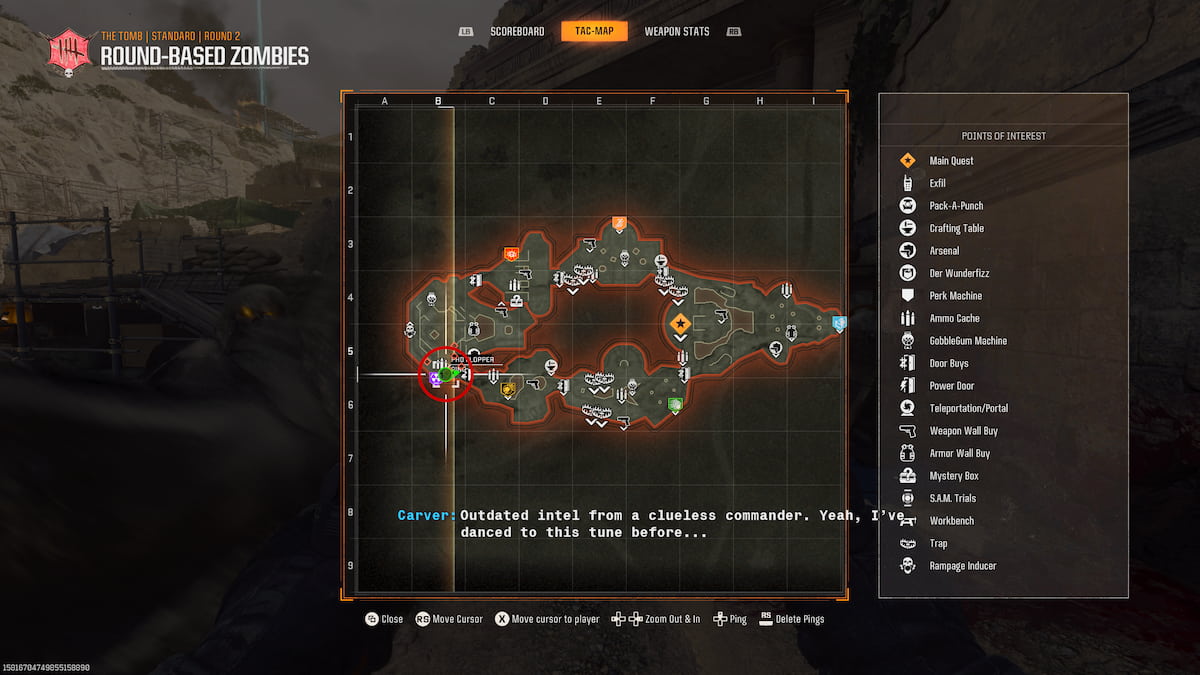Choose the Rampage Inducer legend entry
This screenshot has height=675, width=1200.
point(962,566)
